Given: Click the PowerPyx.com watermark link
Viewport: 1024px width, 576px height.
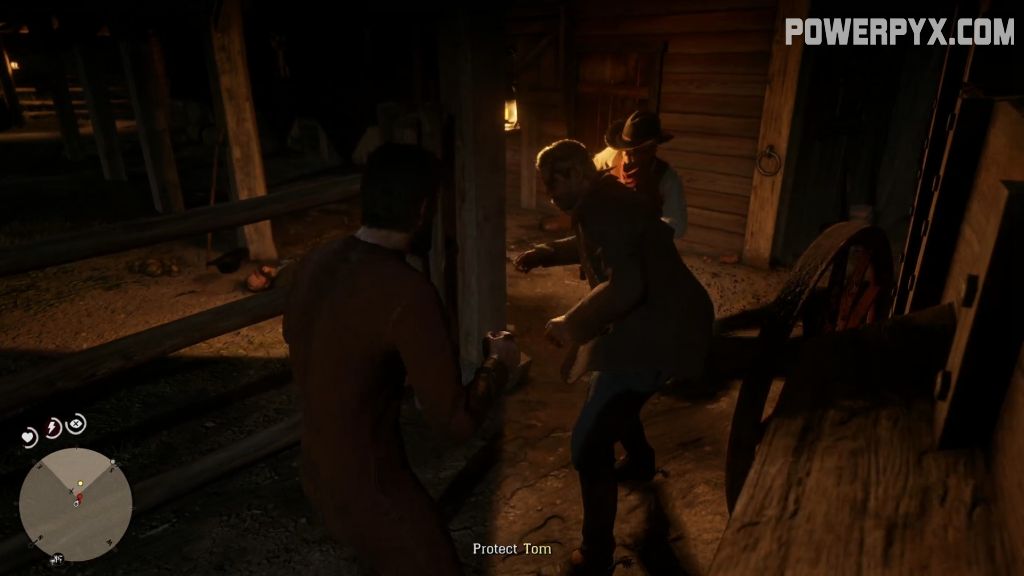Looking at the screenshot, I should point(899,31).
